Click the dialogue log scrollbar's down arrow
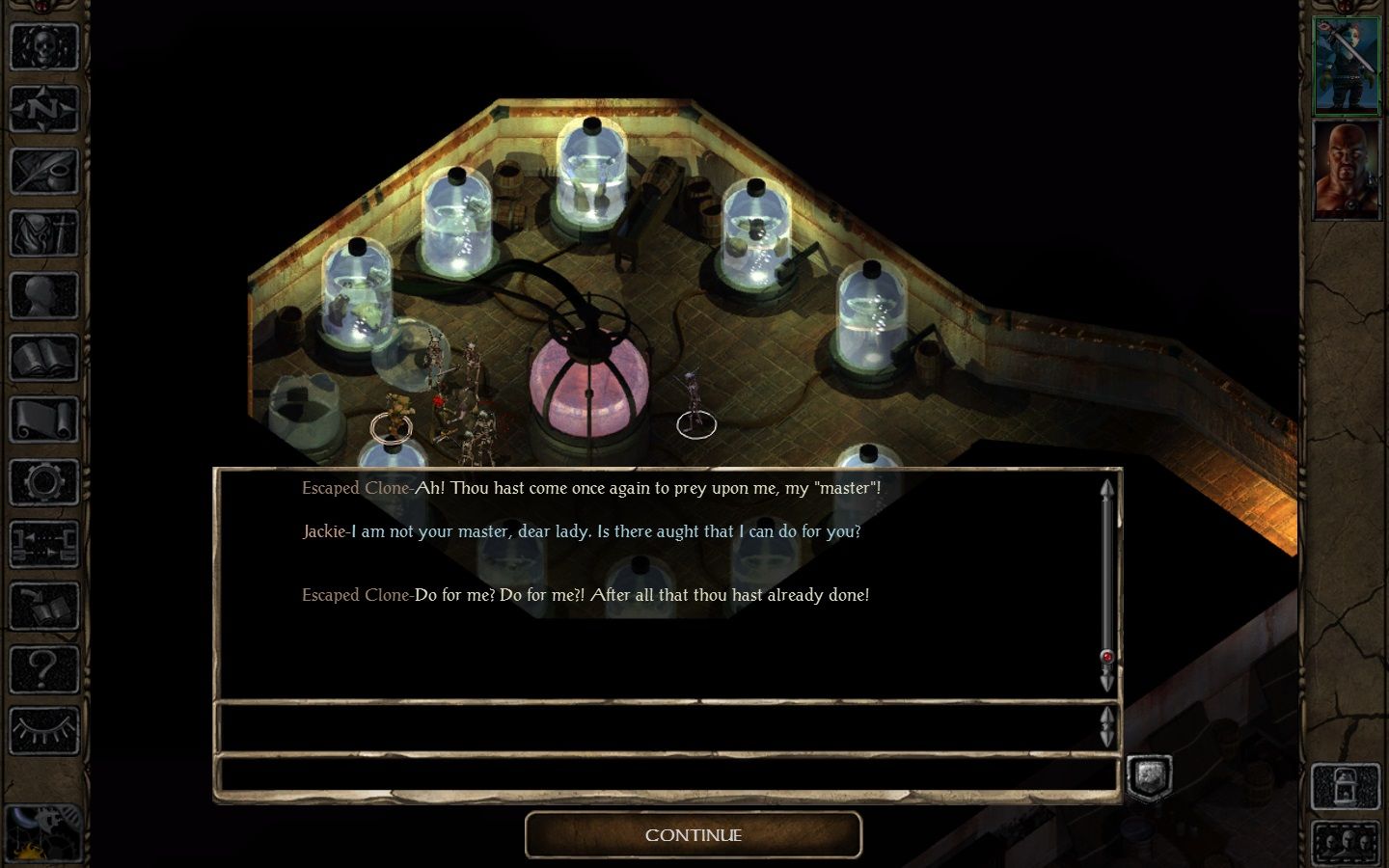 tap(1107, 681)
